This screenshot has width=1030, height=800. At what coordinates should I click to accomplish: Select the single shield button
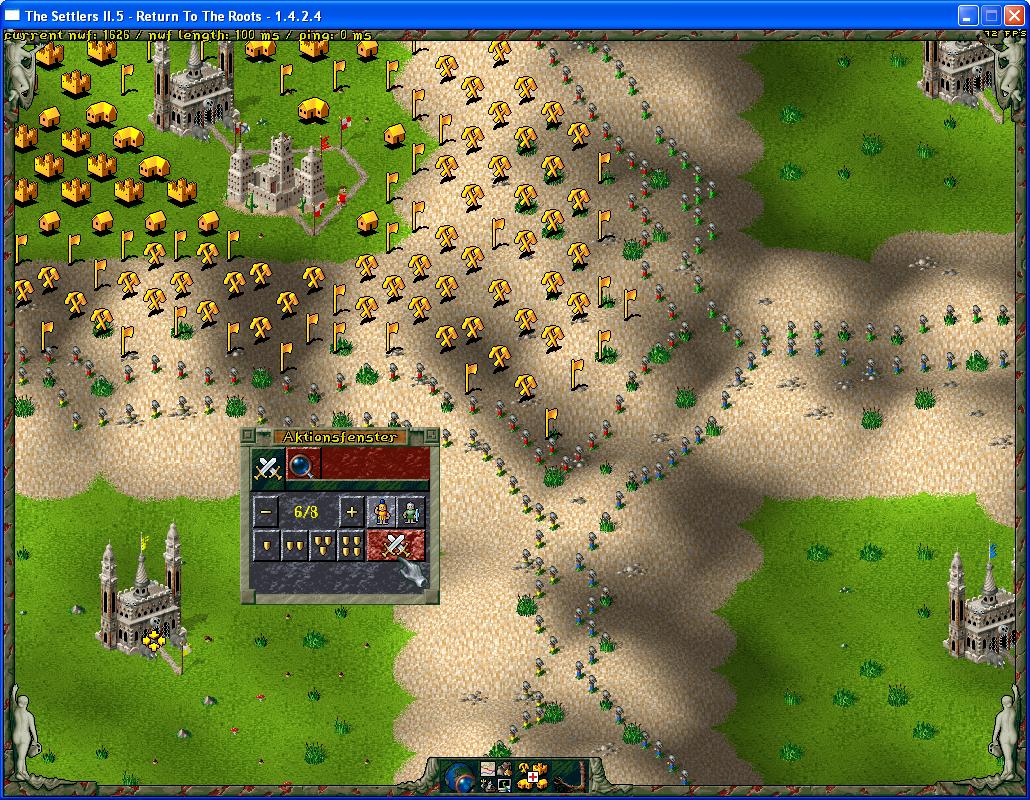click(266, 546)
